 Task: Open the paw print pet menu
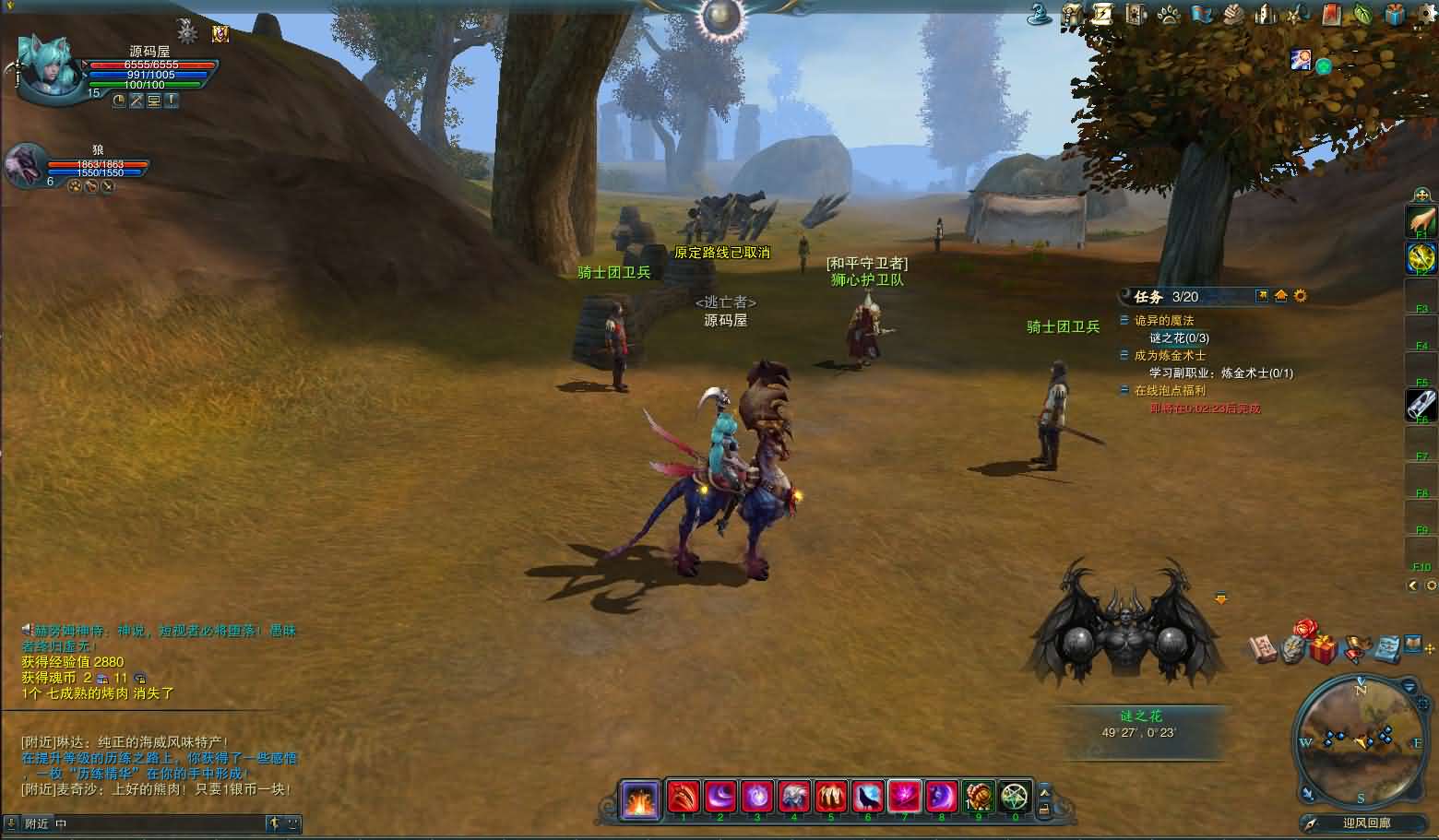coord(1168,14)
